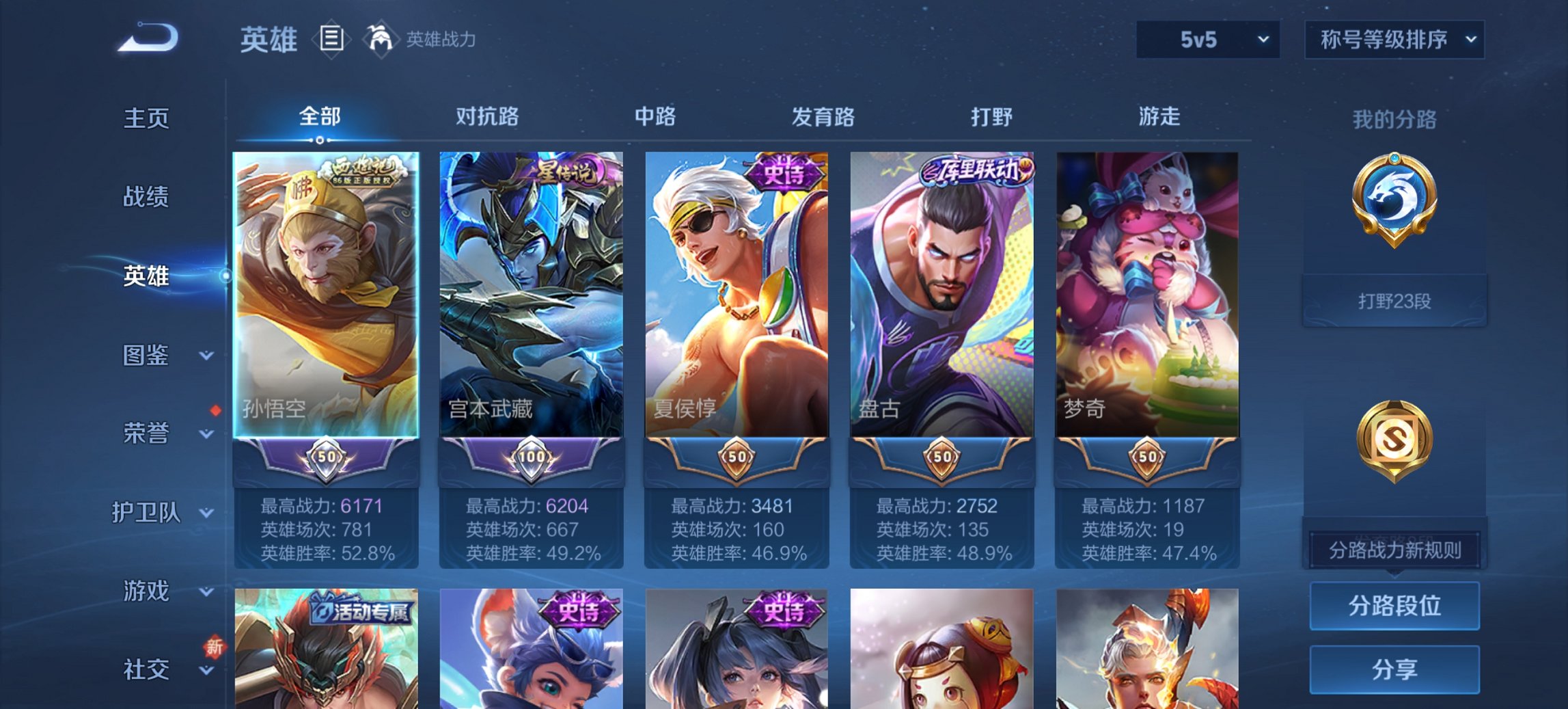Viewport: 1568px width, 709px height.
Task: Open the hero list scroll icon beside 英雄 title
Action: click(331, 40)
